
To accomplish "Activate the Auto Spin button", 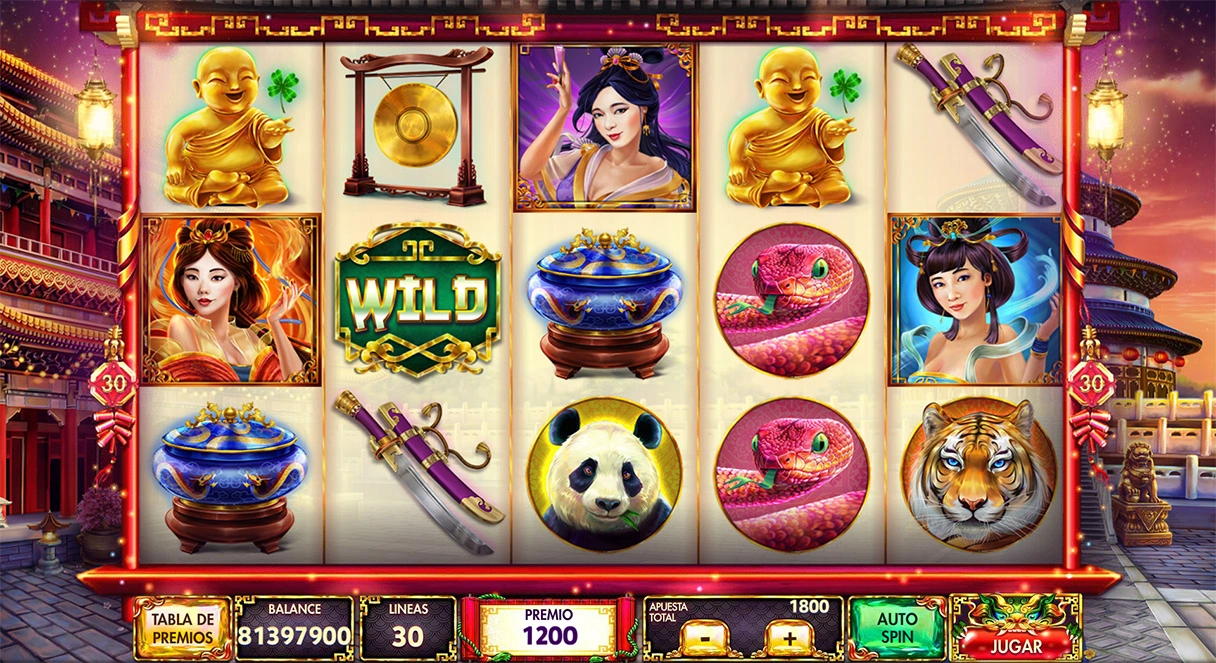I will (897, 628).
